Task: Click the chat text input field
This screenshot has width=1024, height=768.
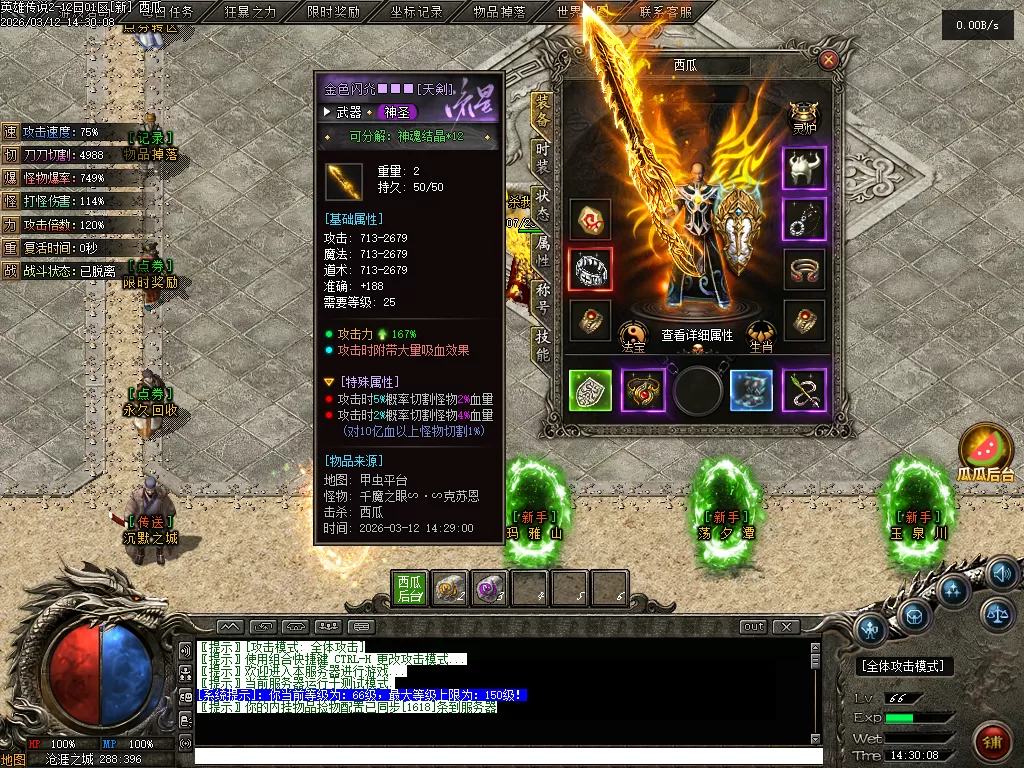Action: [x=500, y=756]
